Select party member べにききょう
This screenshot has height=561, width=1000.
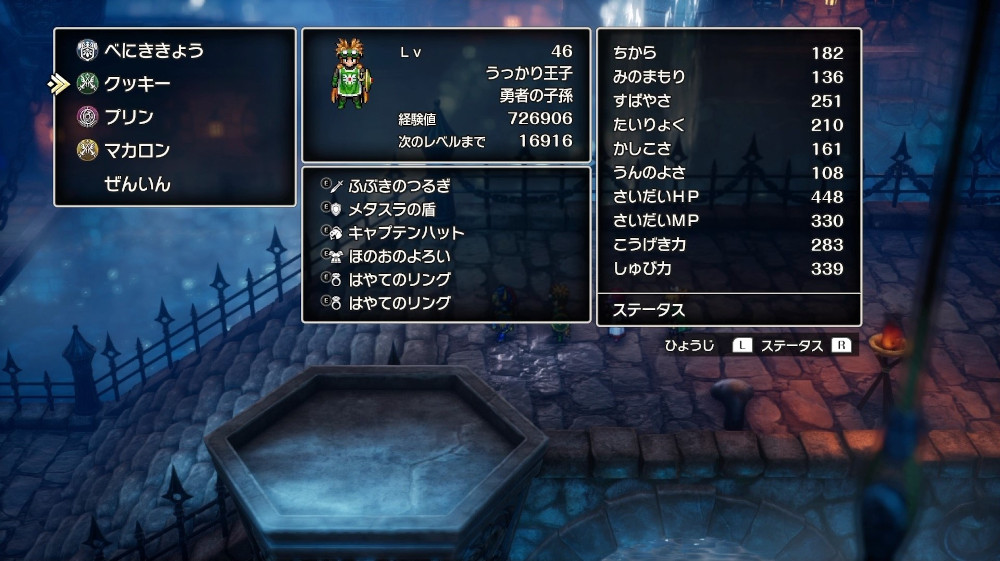tap(153, 49)
